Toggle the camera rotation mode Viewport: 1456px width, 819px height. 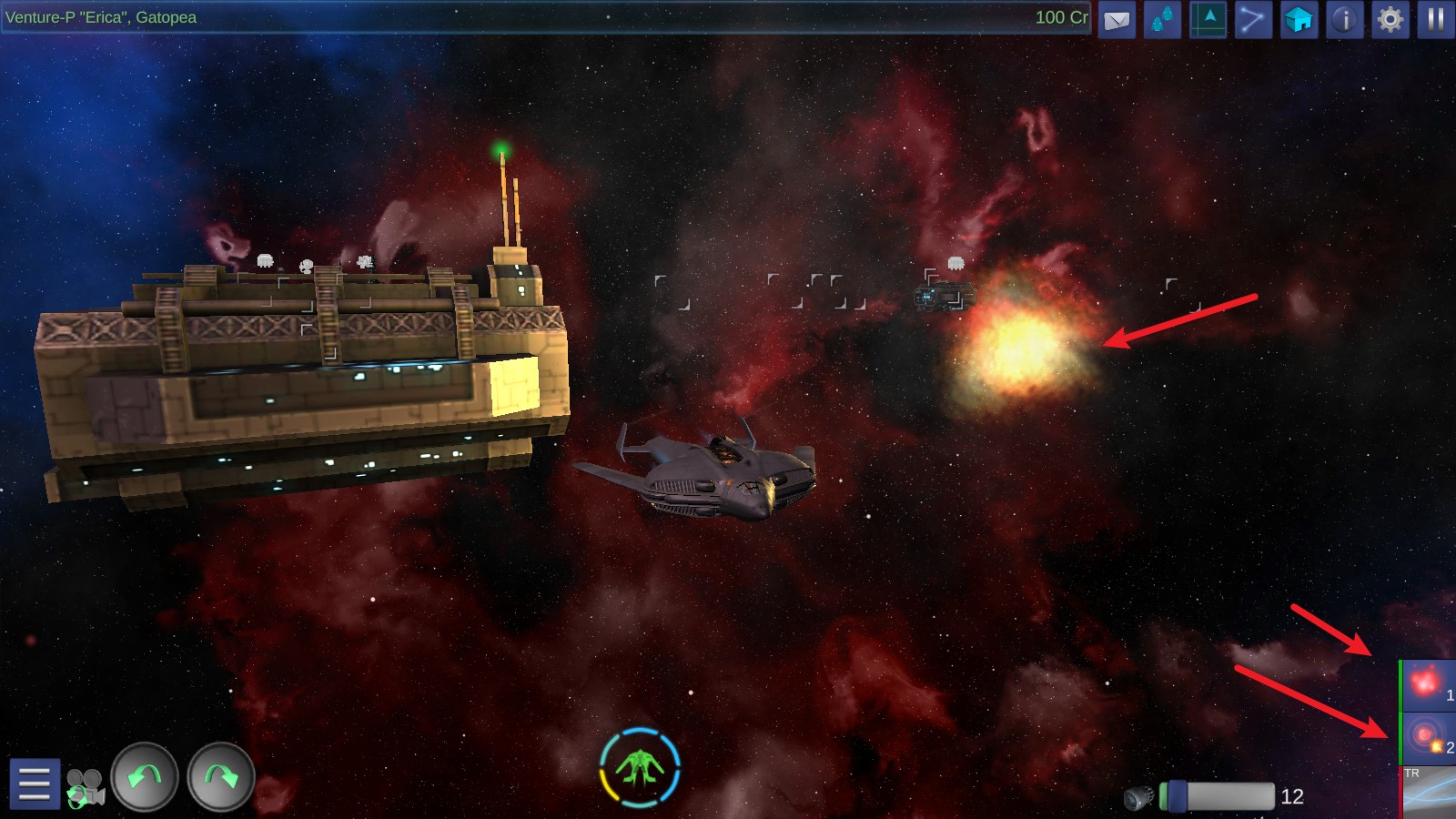pyautogui.click(x=86, y=787)
